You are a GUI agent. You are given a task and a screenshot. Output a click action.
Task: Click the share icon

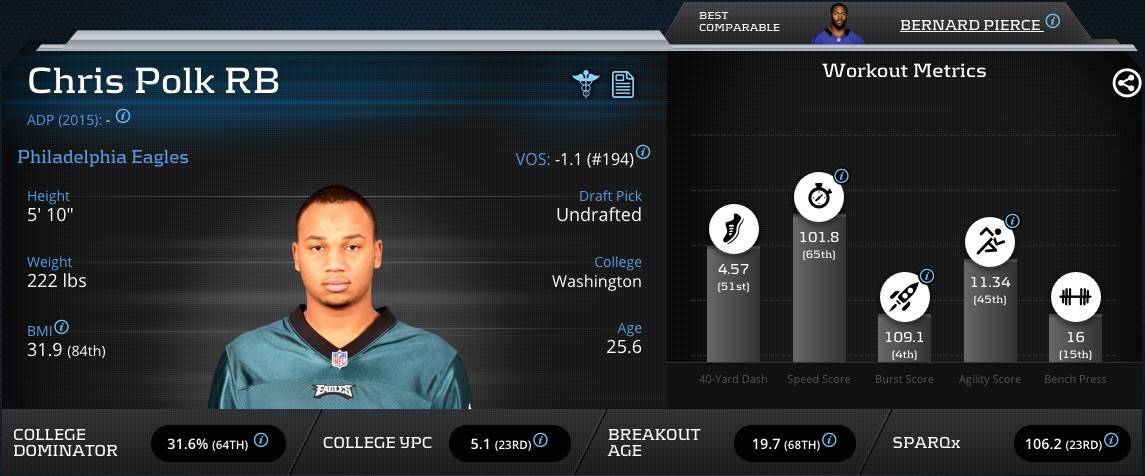(x=1127, y=84)
